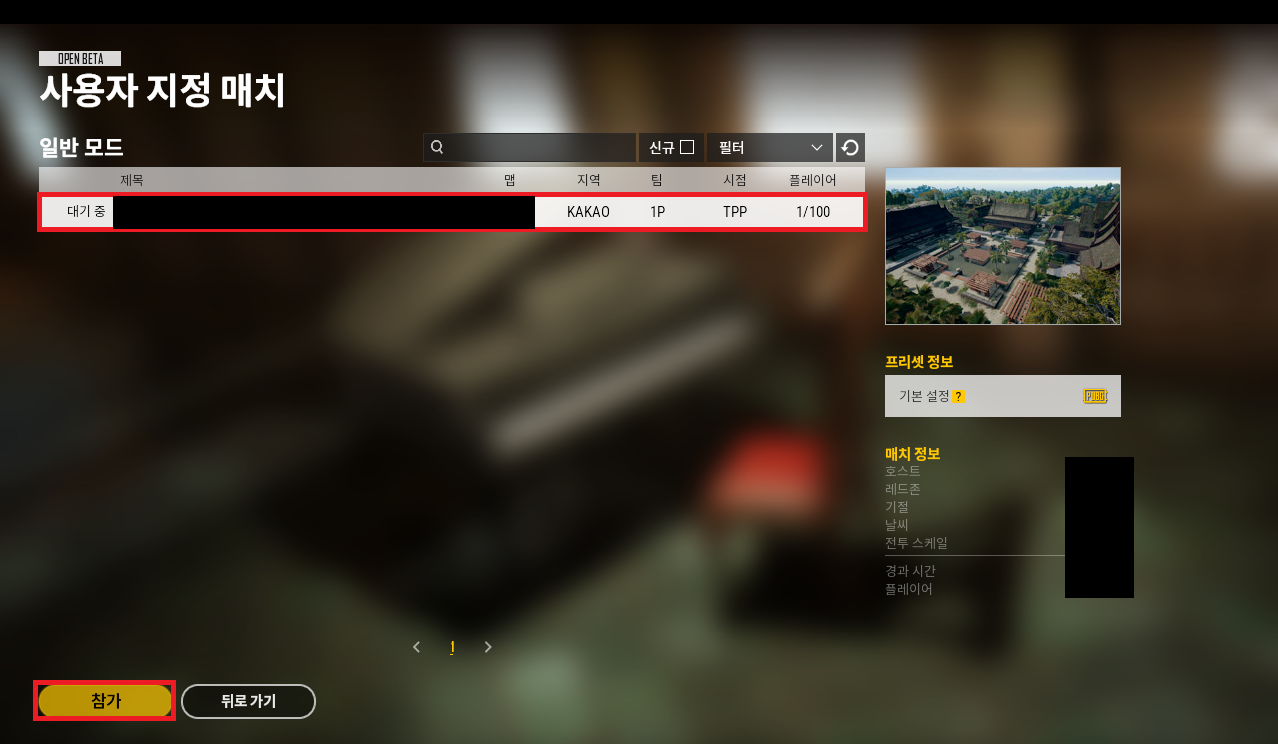Select page number 1
1278x744 pixels.
tap(452, 647)
